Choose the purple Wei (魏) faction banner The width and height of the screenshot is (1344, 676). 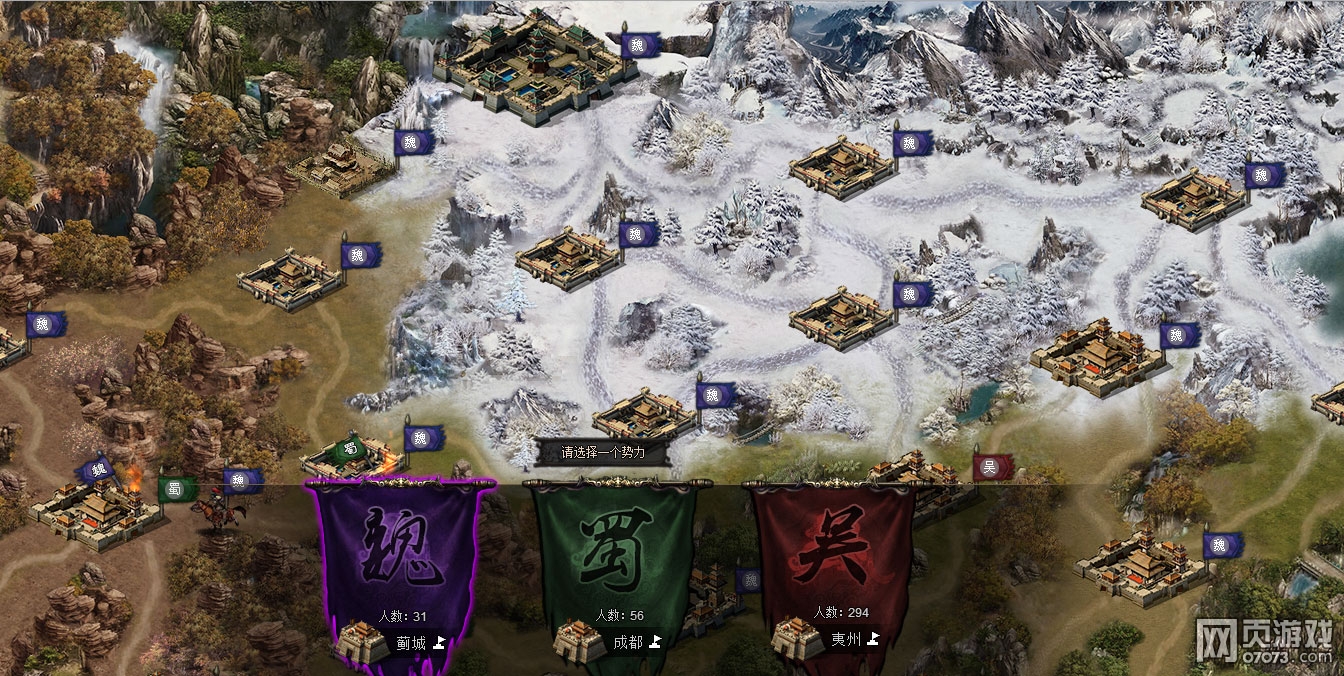(x=402, y=548)
